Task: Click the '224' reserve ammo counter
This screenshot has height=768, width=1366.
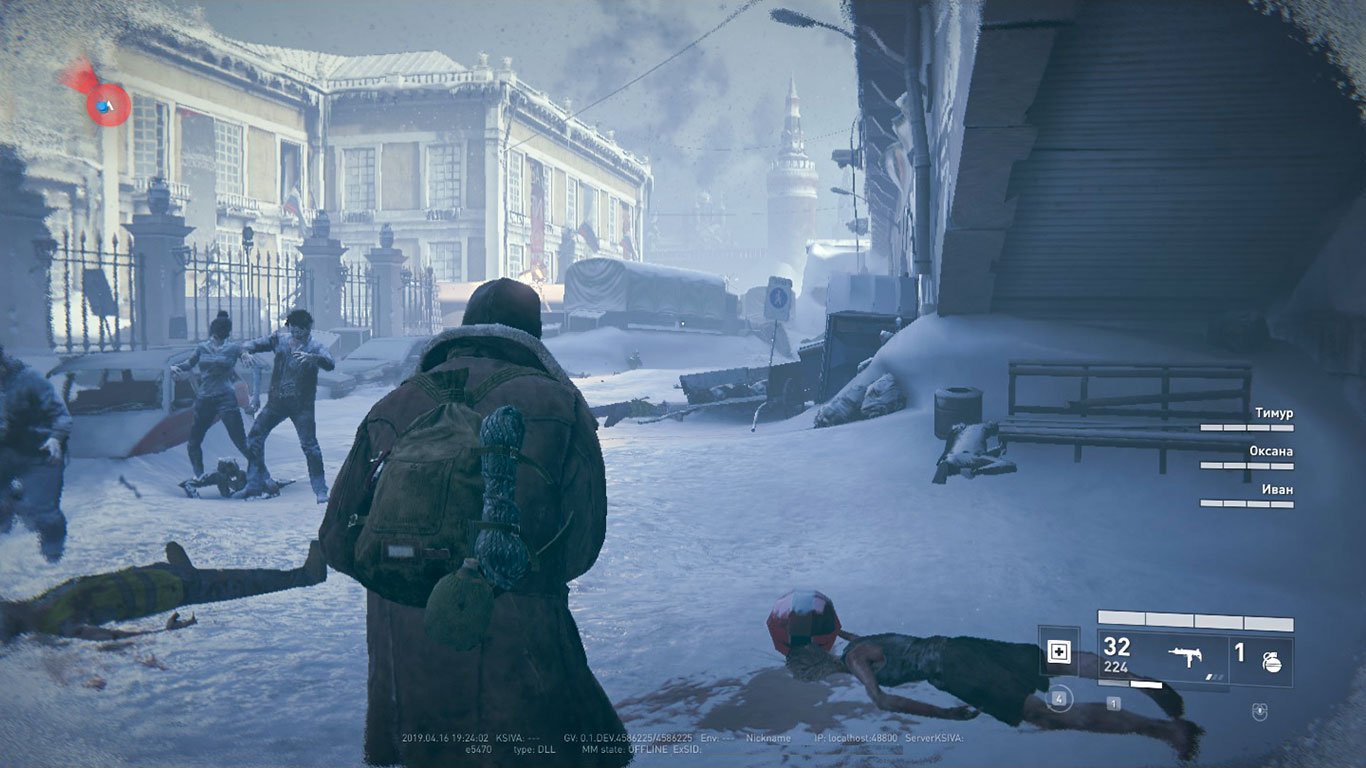Action: [x=1116, y=667]
